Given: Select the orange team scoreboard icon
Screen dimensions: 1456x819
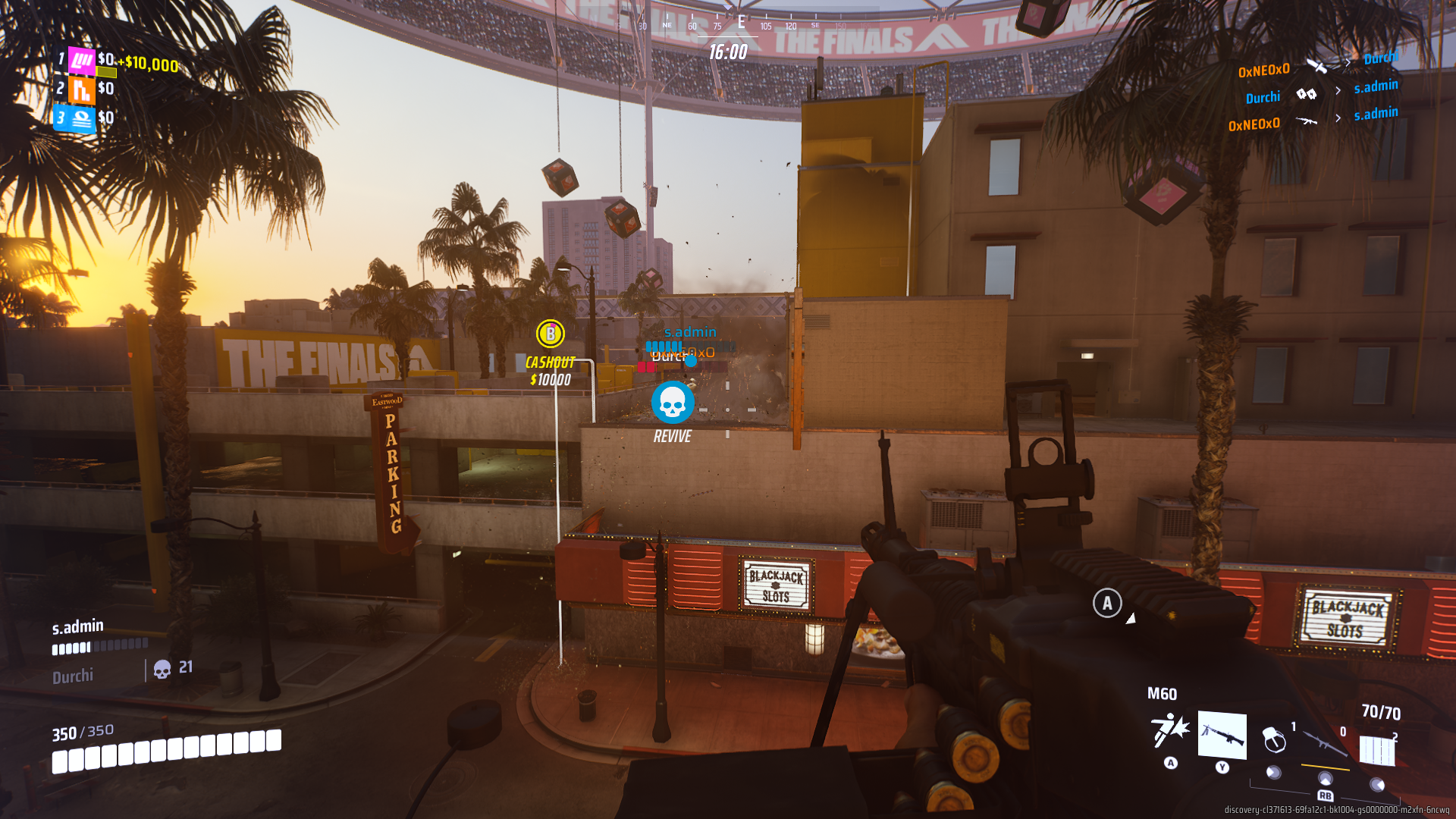Looking at the screenshot, I should click(82, 89).
